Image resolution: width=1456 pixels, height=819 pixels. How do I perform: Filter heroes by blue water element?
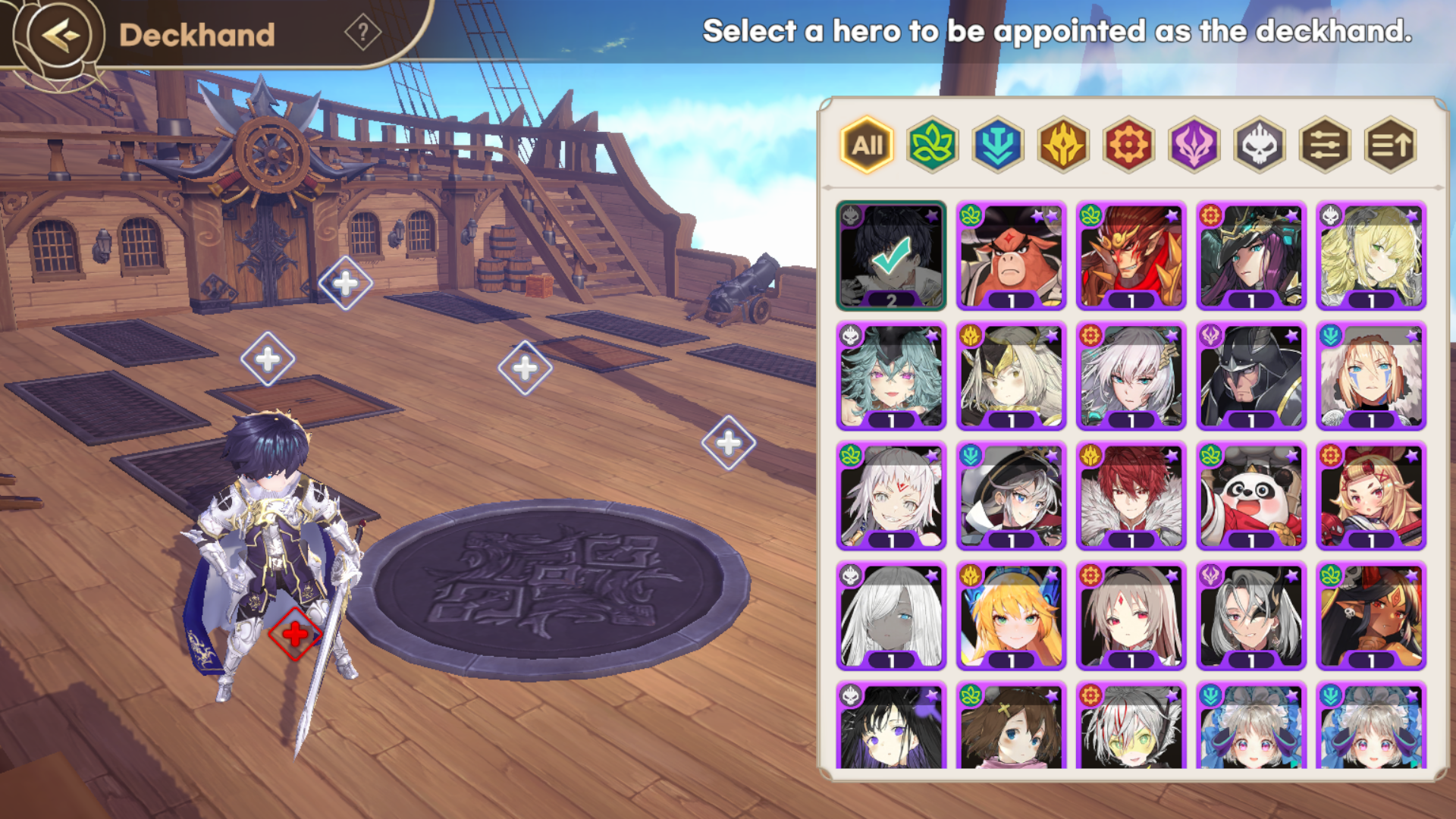click(997, 145)
